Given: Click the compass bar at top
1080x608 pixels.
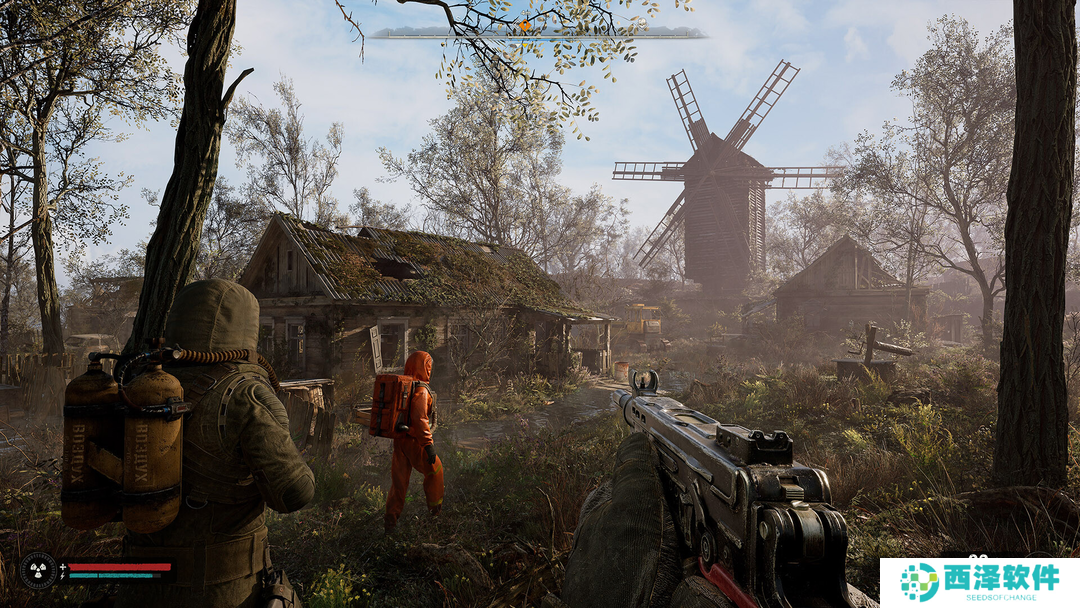Looking at the screenshot, I should pyautogui.click(x=538, y=33).
